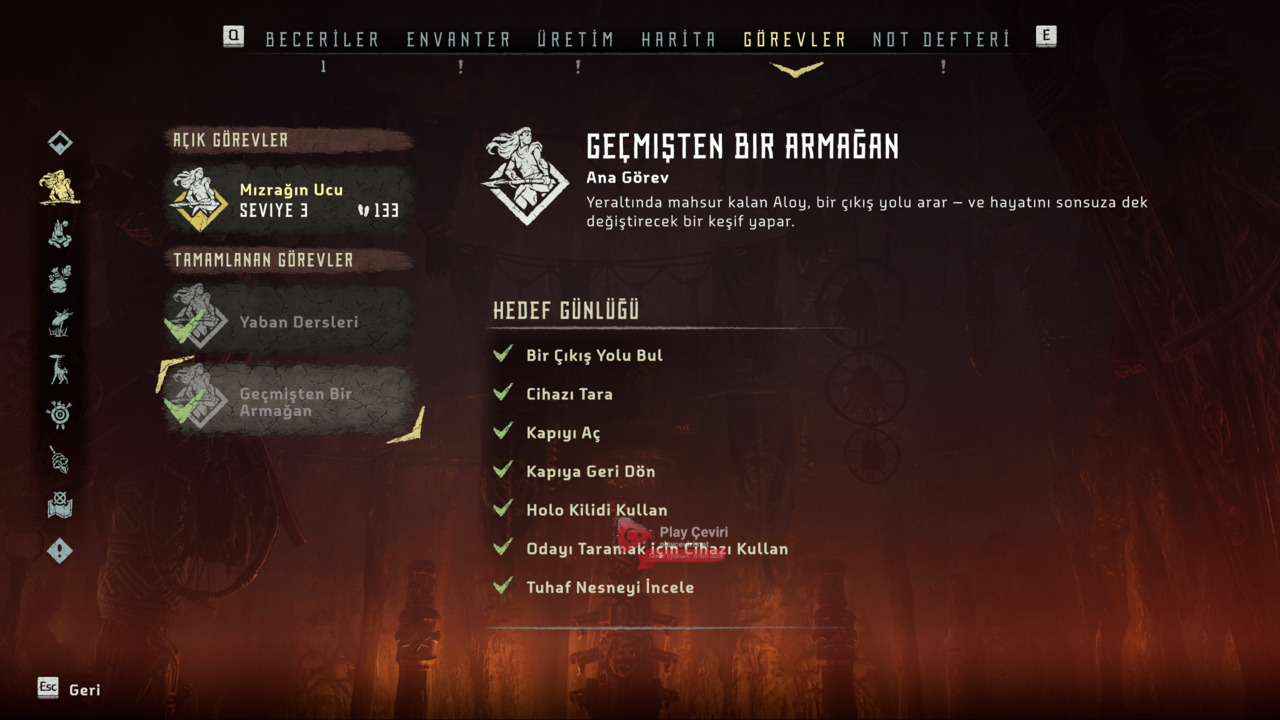Show all quests with the diamond icon
The image size is (1280, 720).
(60, 143)
